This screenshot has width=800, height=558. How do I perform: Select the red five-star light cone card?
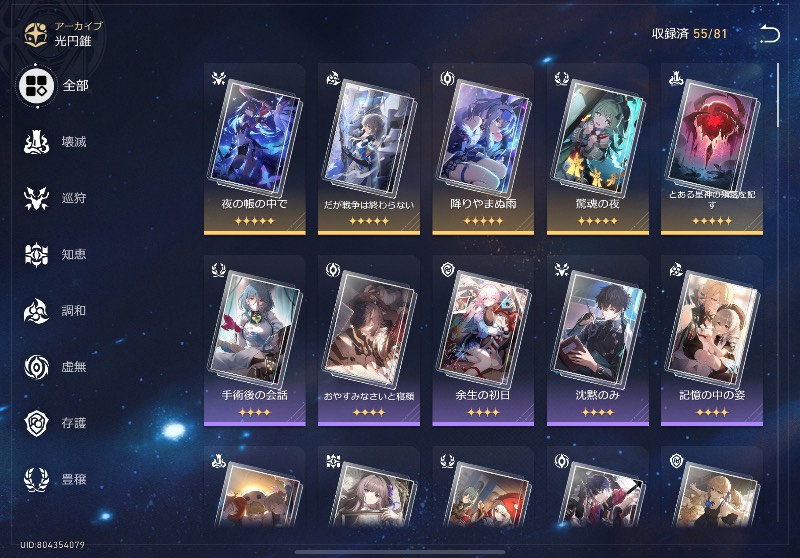[710, 148]
